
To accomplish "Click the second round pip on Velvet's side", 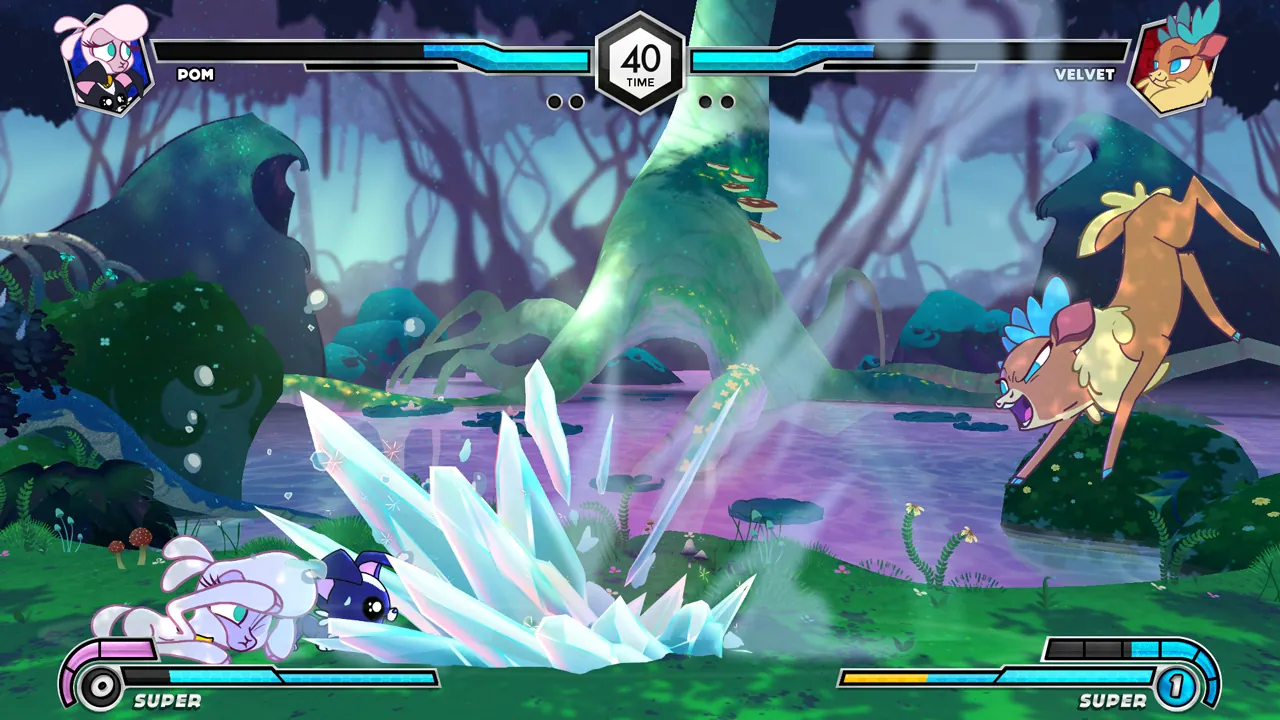I will coord(705,100).
